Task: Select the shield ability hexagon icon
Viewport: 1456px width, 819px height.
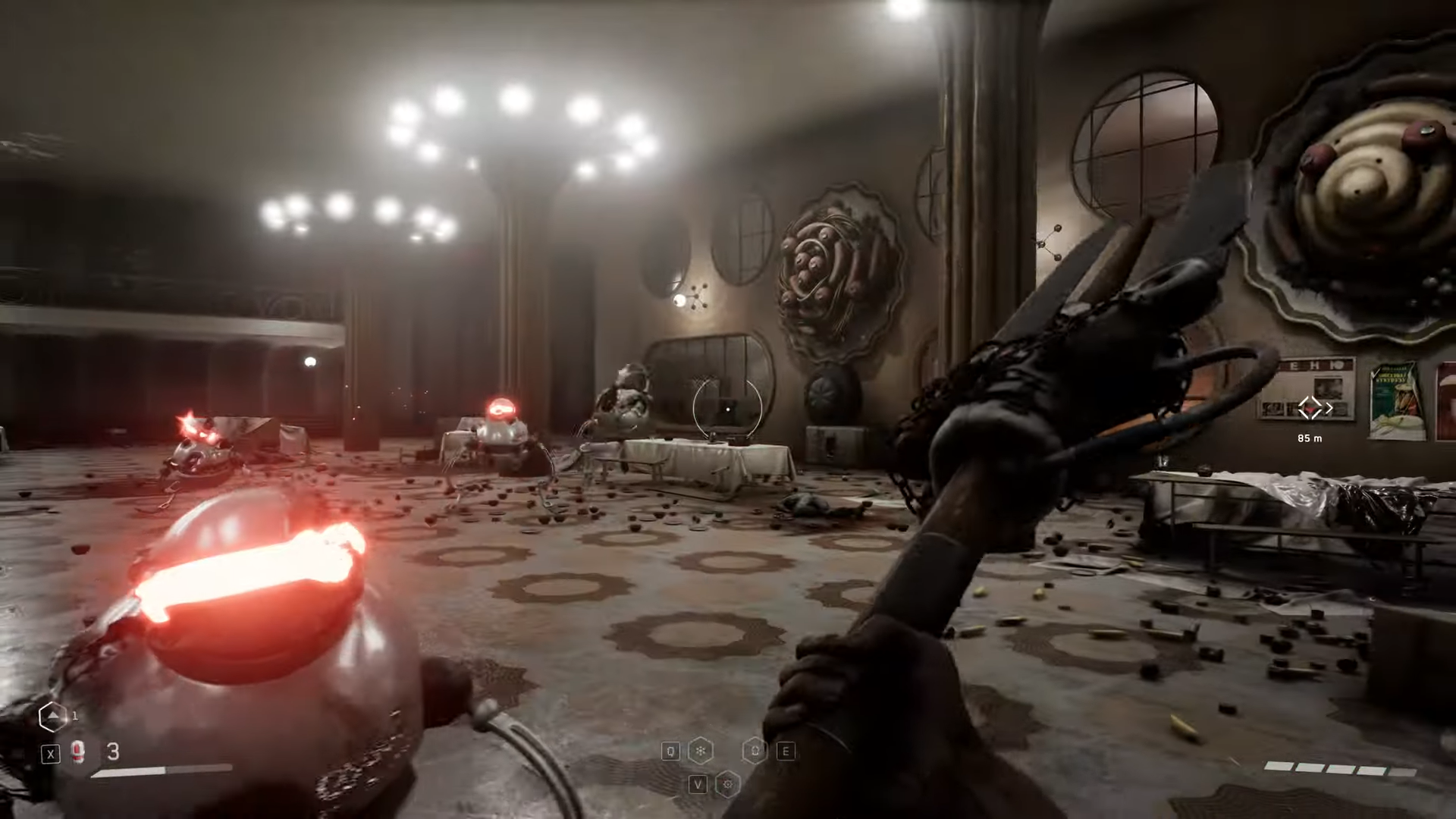Action: pos(755,751)
